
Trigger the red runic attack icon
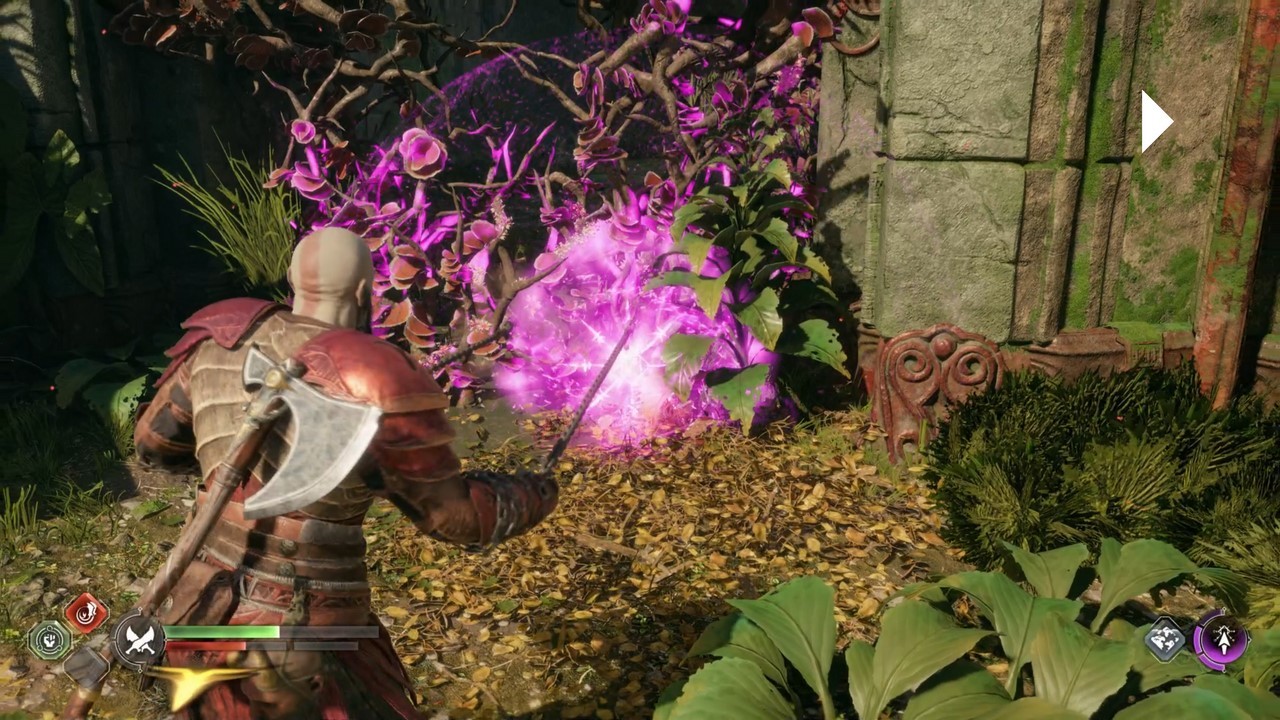pyautogui.click(x=86, y=612)
